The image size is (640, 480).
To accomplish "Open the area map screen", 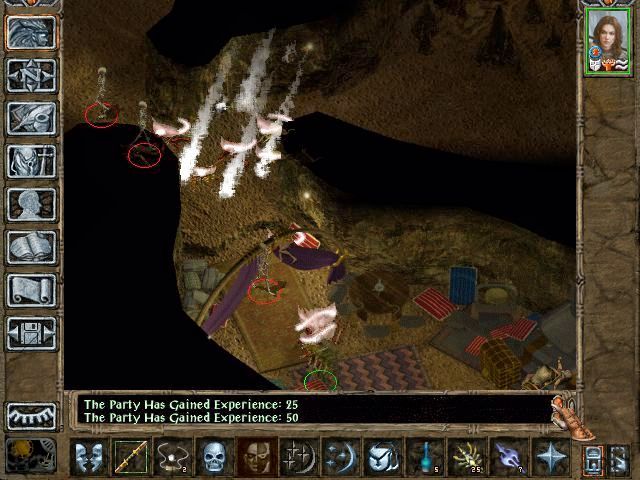I will click(31, 73).
